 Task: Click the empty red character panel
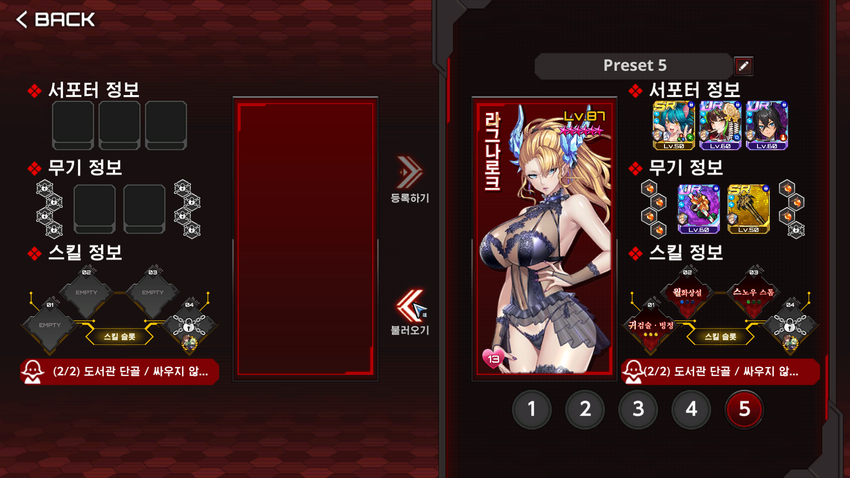coord(305,238)
